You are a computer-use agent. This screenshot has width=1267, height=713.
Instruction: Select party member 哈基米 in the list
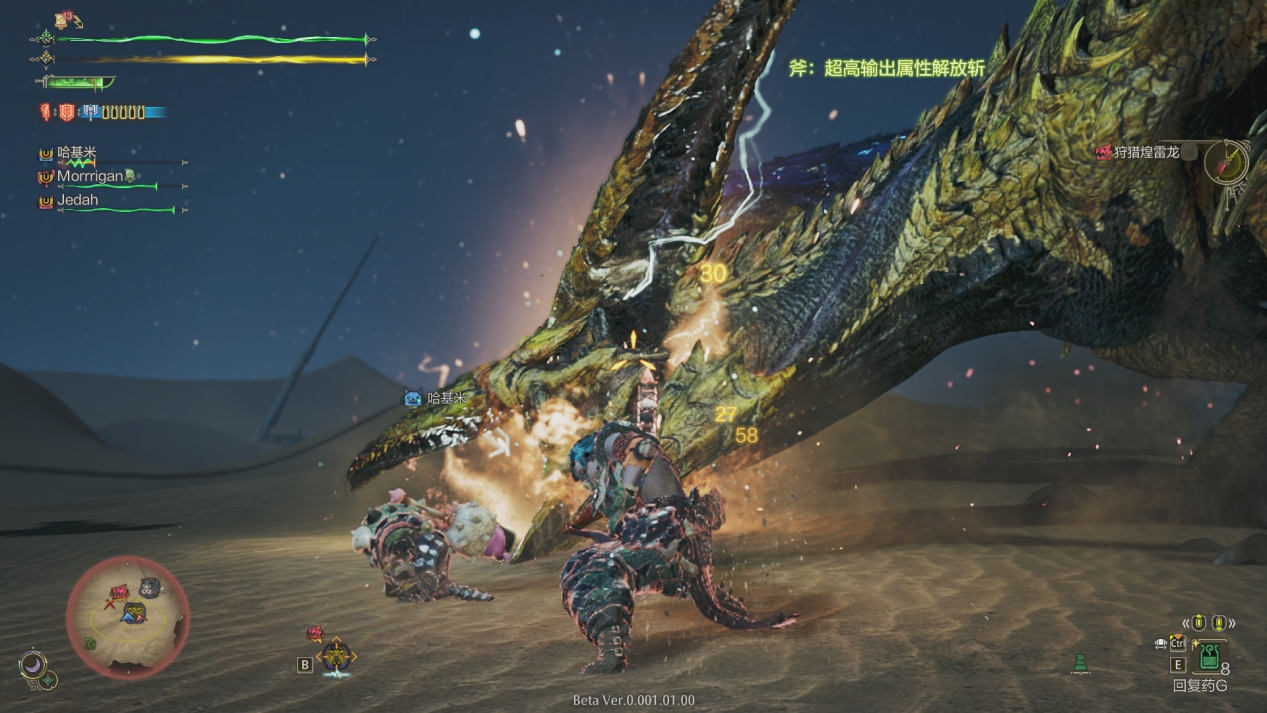77,153
